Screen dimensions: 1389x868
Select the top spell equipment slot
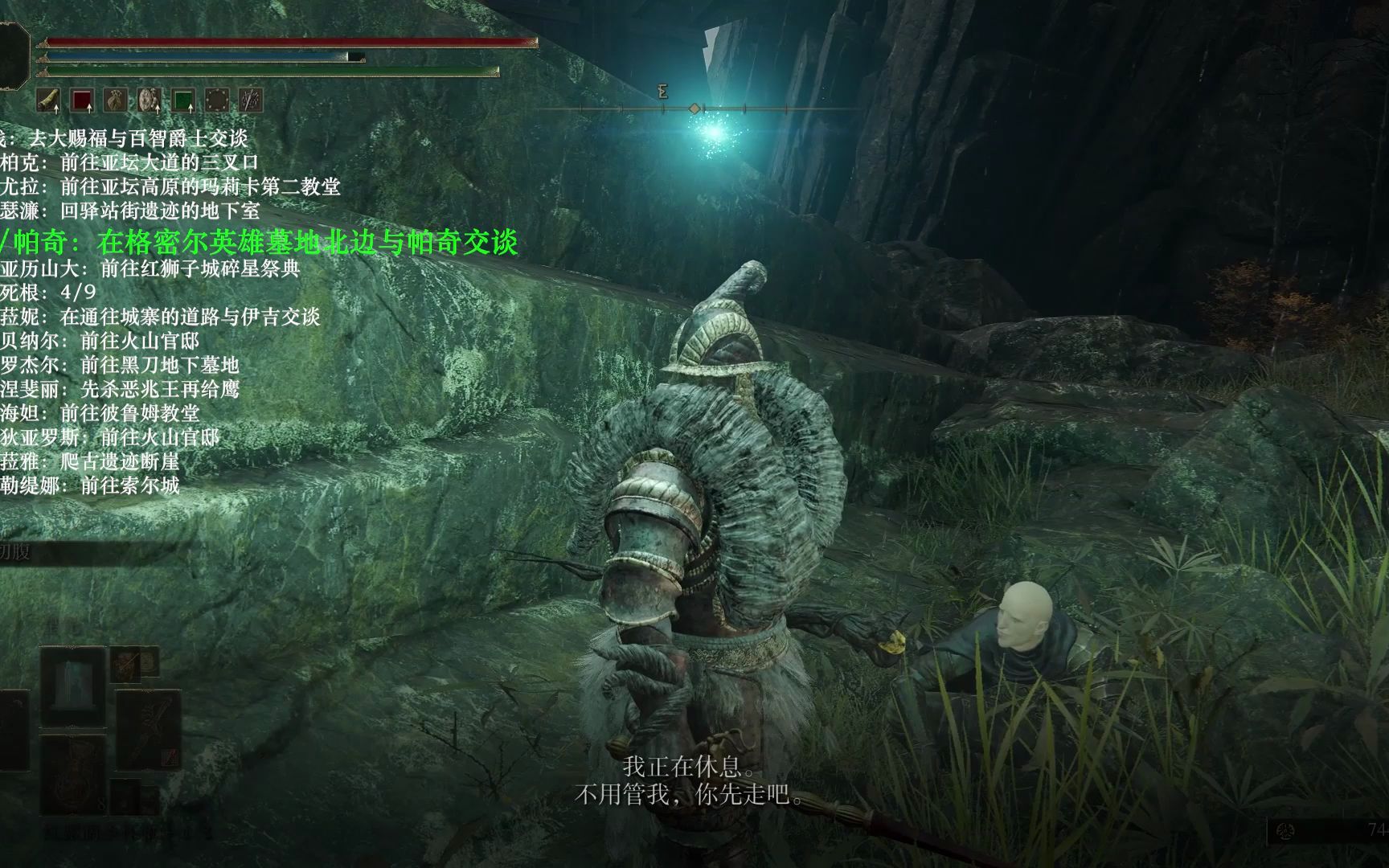73,683
